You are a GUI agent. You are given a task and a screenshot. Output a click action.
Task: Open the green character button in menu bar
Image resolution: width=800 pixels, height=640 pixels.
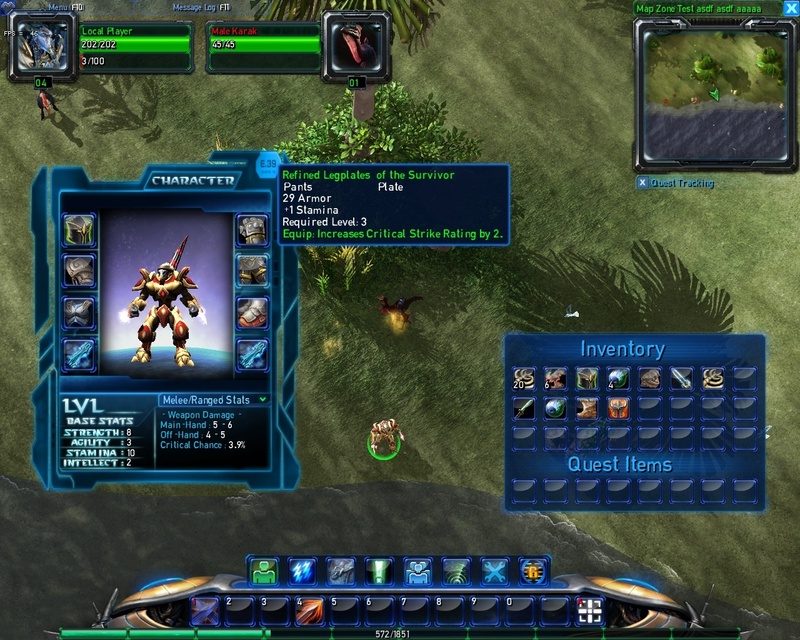coord(264,571)
